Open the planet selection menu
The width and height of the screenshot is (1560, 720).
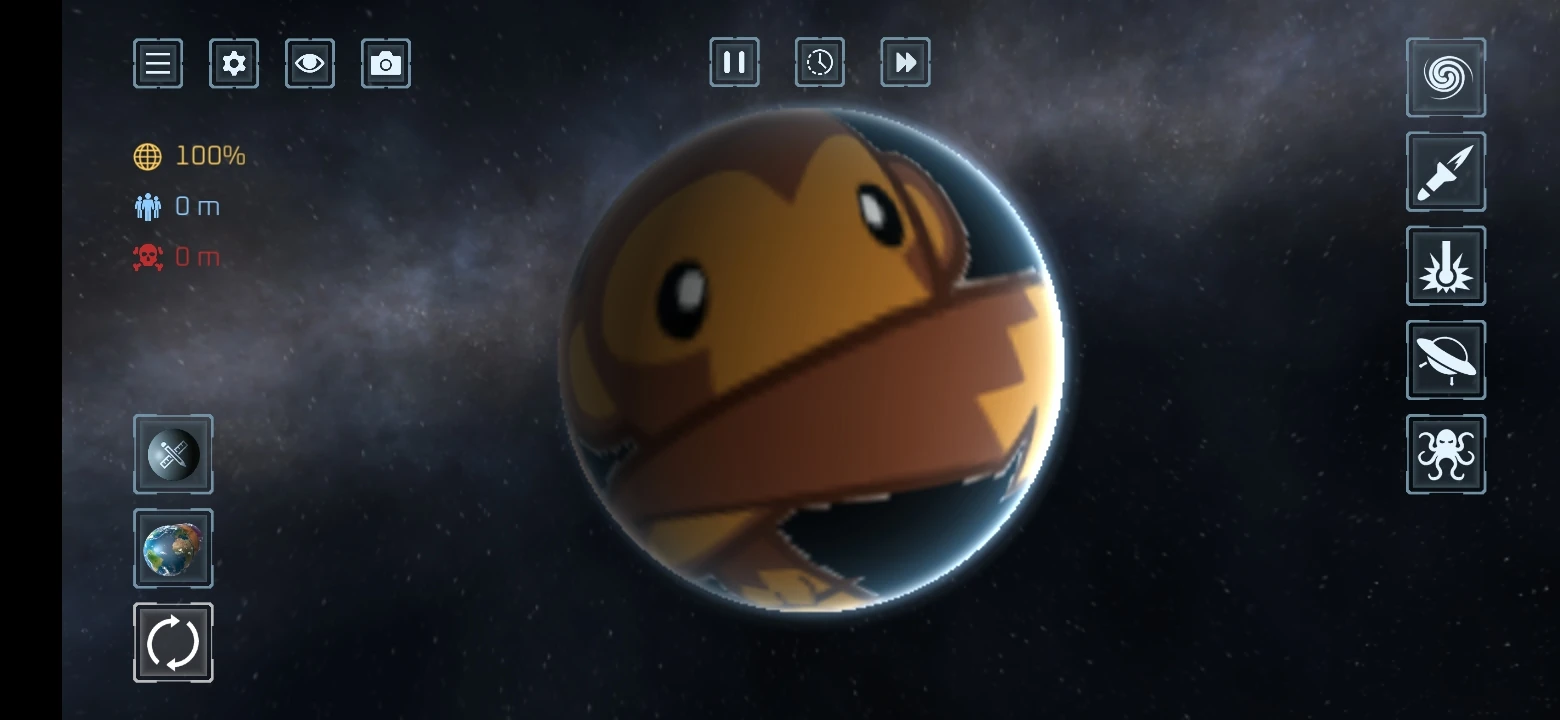click(172, 549)
